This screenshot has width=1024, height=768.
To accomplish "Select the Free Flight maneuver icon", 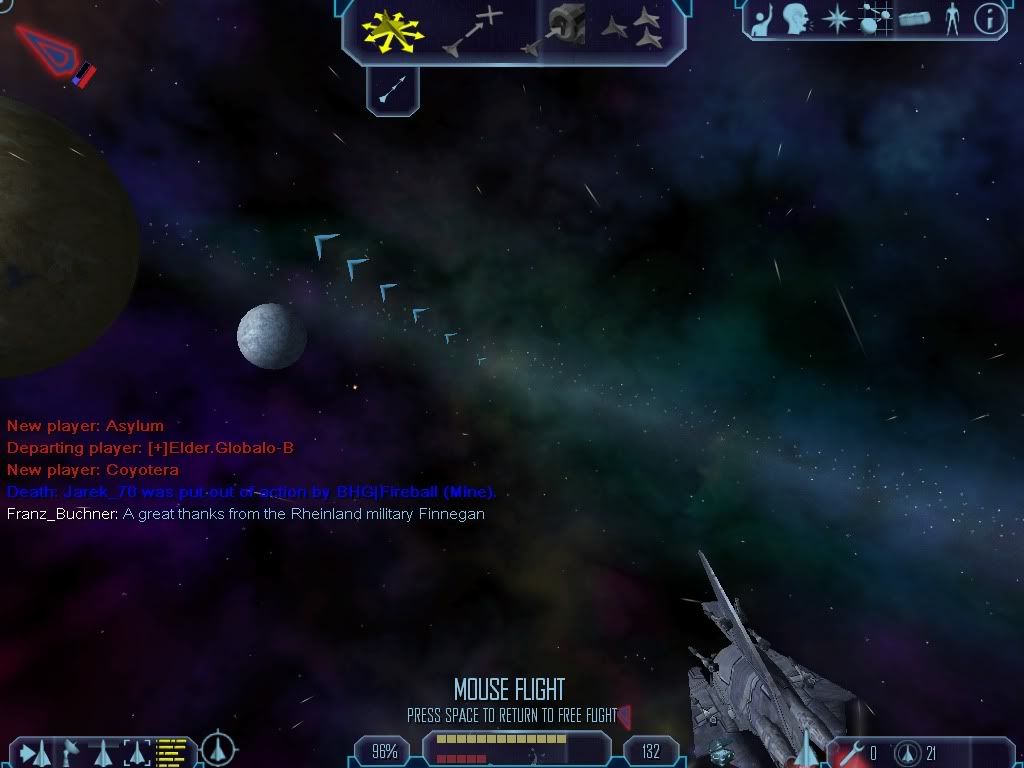I will pyautogui.click(x=393, y=30).
